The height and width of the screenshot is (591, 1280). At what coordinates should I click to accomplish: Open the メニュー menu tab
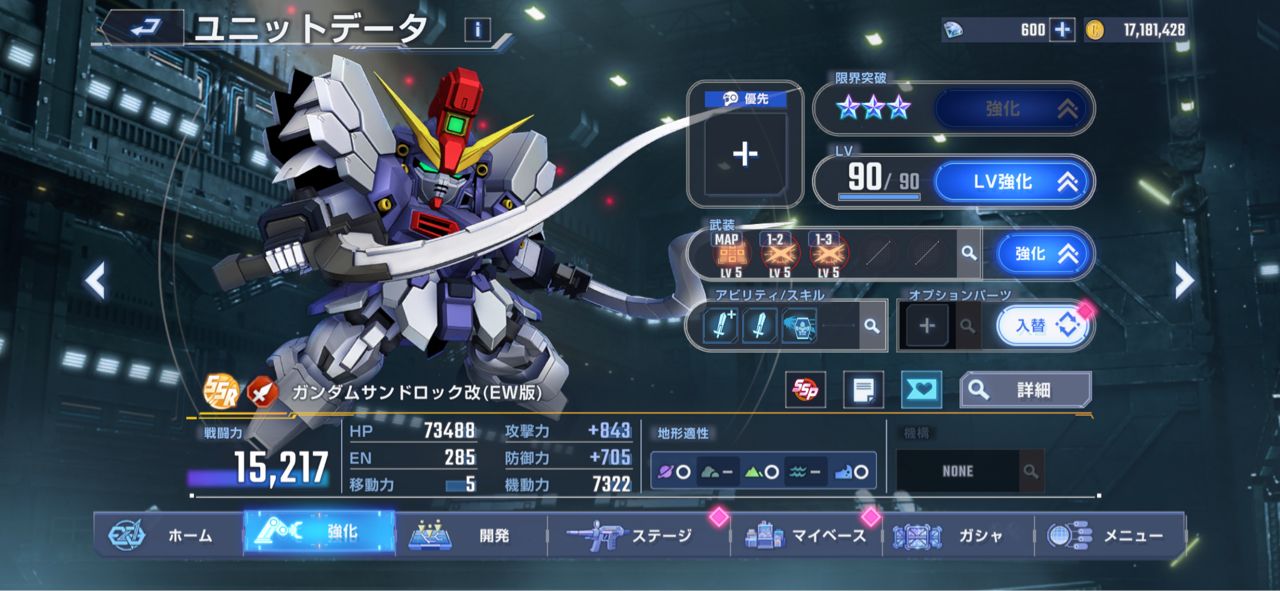(1108, 535)
